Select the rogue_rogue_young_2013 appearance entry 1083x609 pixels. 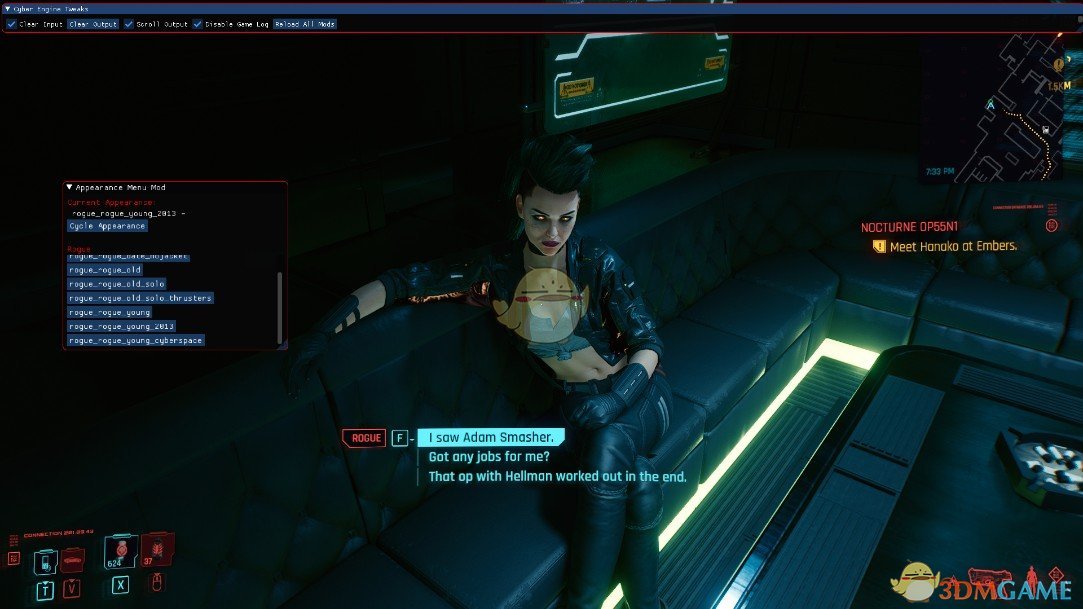coord(121,326)
